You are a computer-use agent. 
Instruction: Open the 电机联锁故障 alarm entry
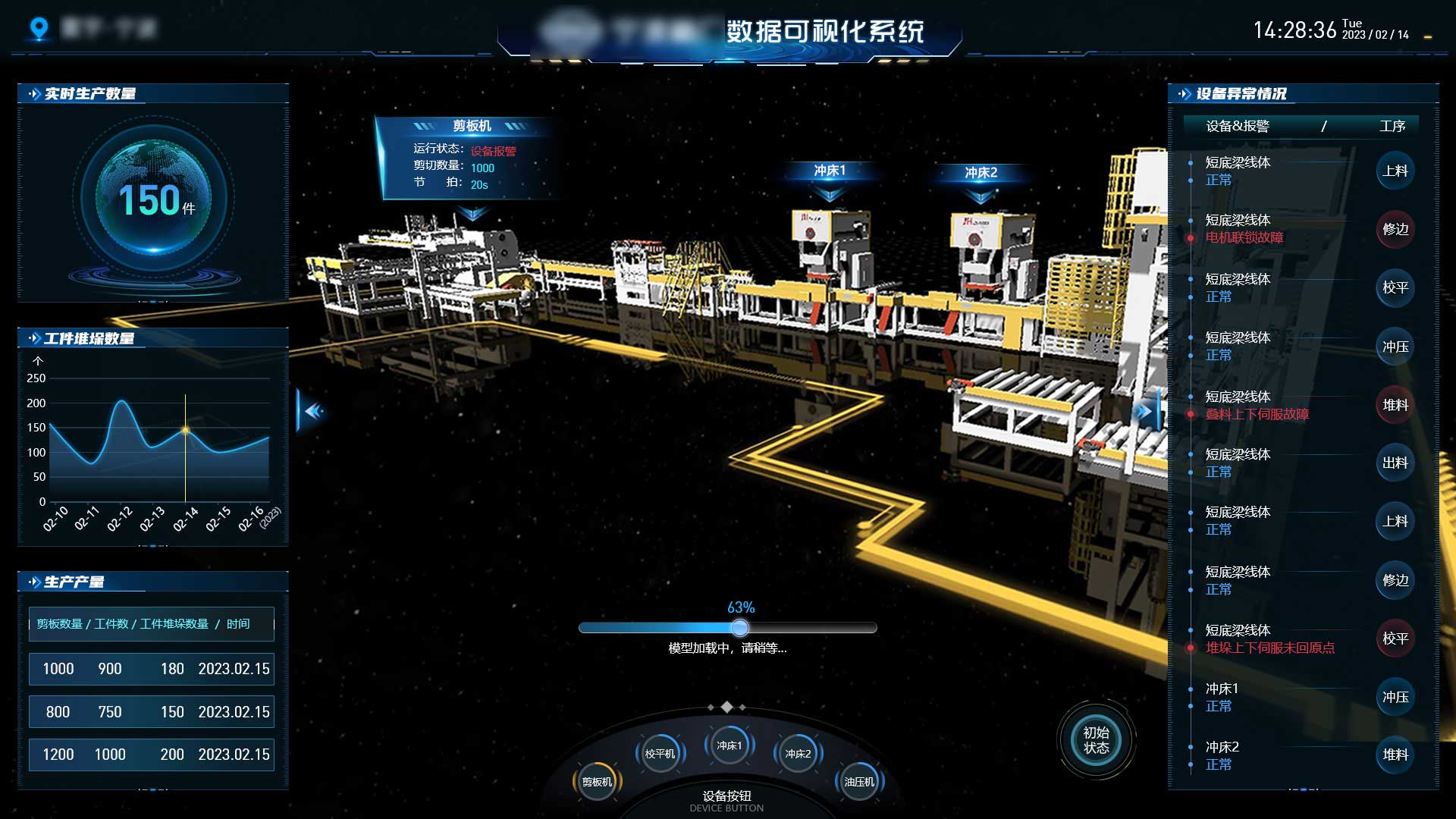click(1244, 237)
